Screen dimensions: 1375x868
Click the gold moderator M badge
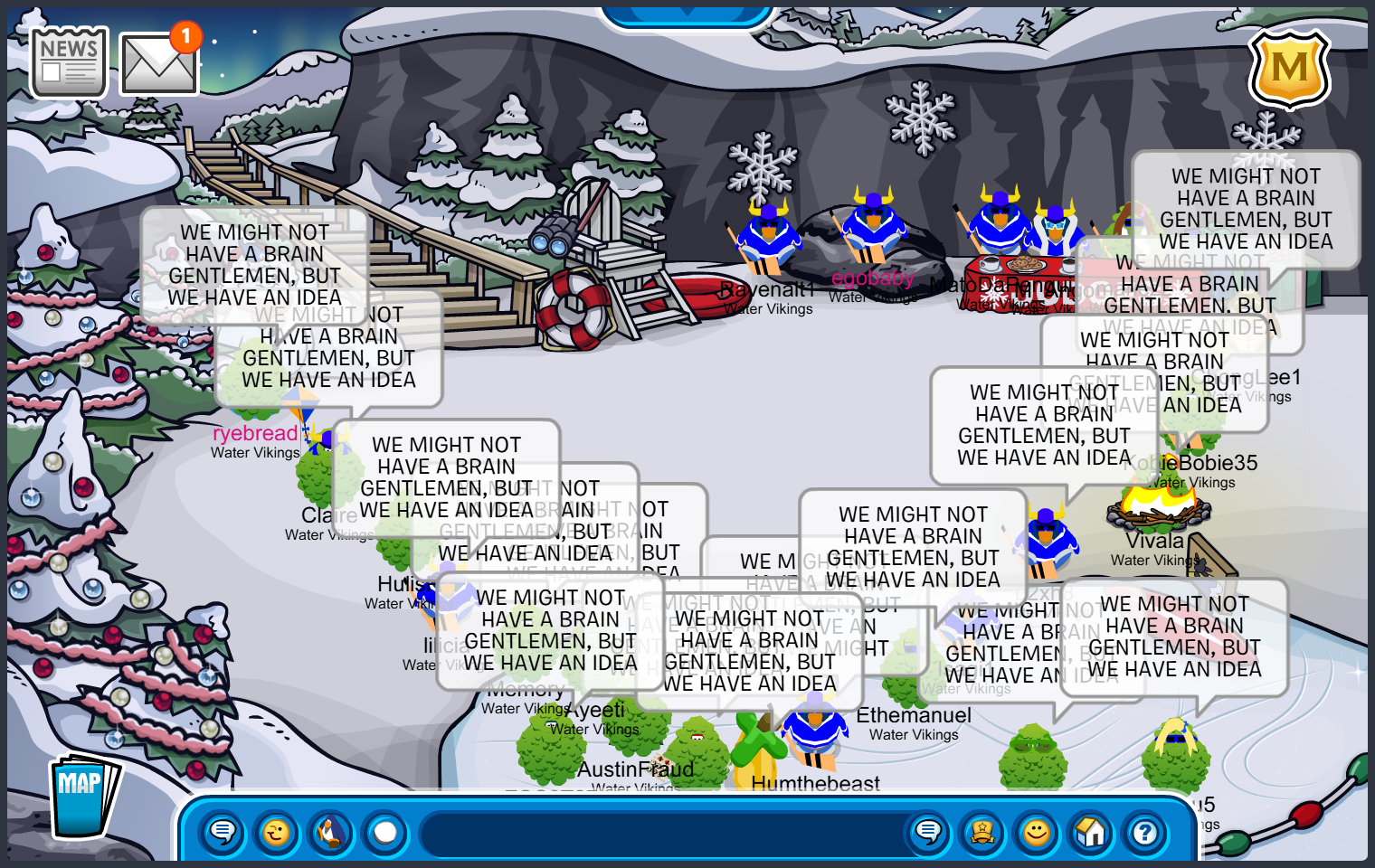[x=1289, y=69]
